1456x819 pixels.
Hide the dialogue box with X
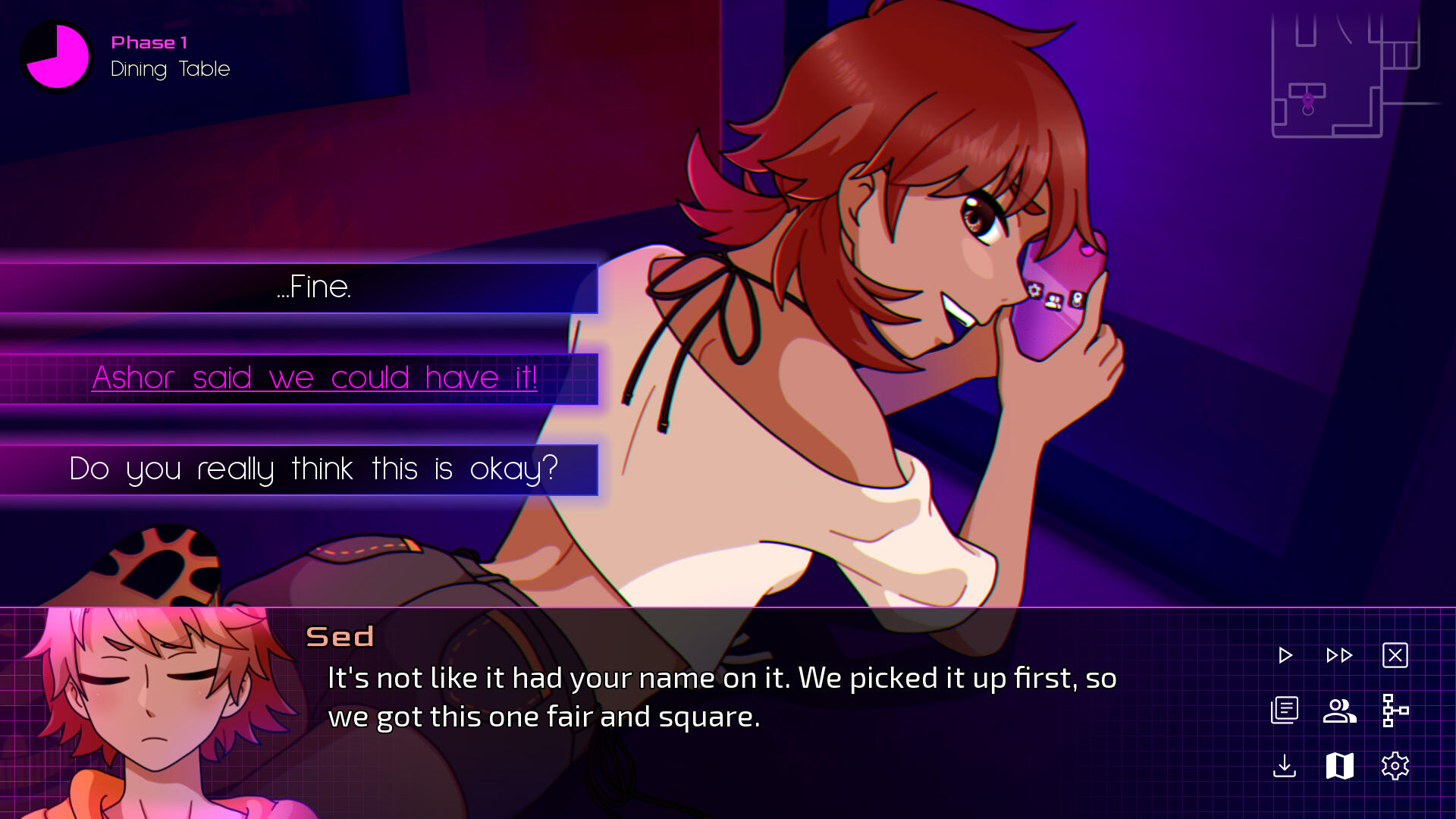tap(1395, 655)
